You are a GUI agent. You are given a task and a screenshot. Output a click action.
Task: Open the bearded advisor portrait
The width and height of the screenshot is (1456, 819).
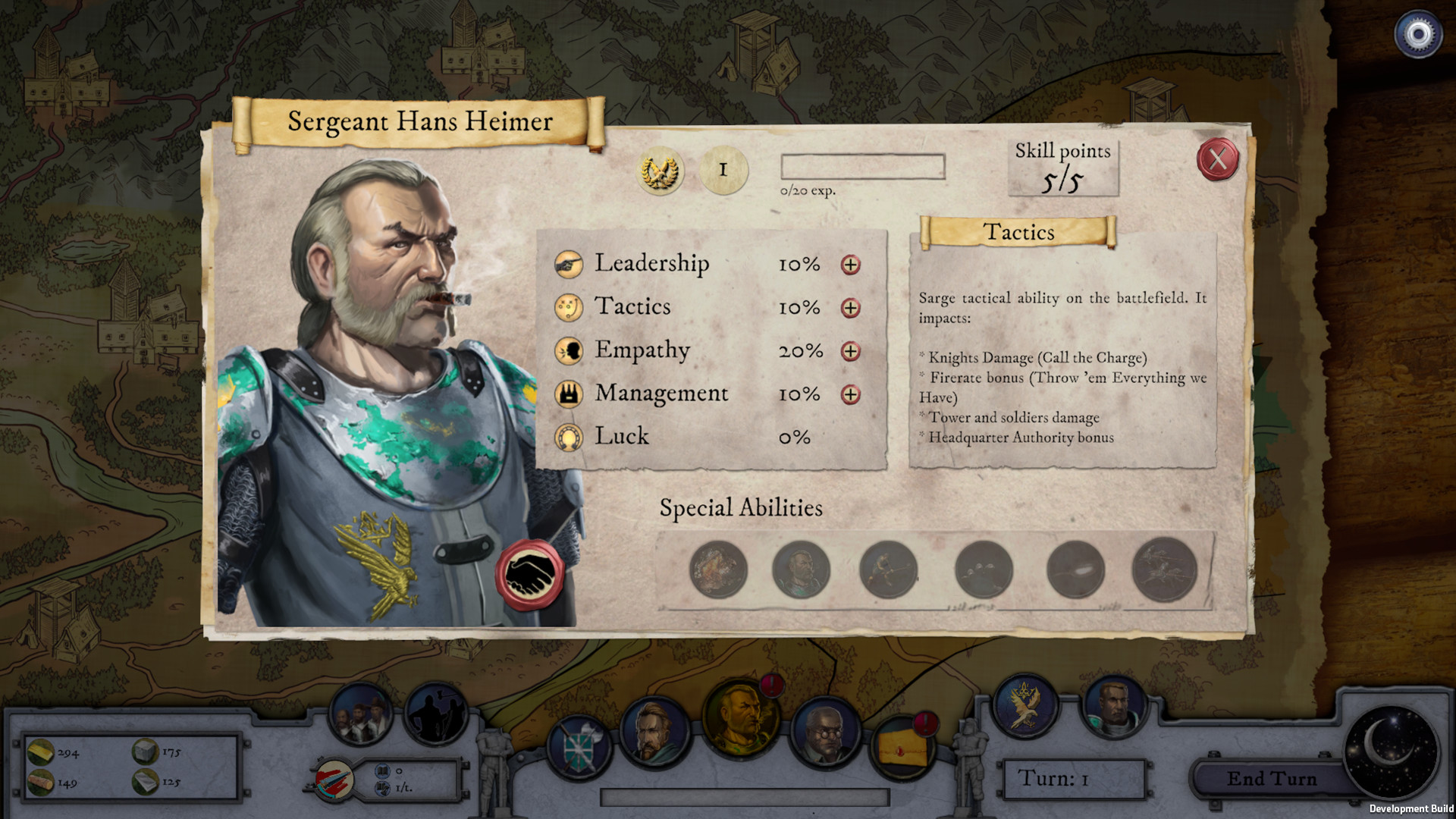655,732
